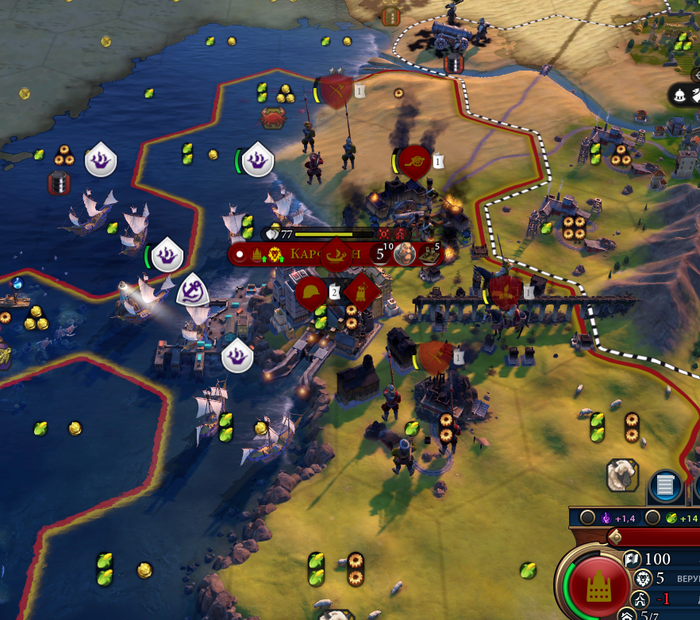Open the blue scroll city details button
The width and height of the screenshot is (700, 620).
click(664, 487)
